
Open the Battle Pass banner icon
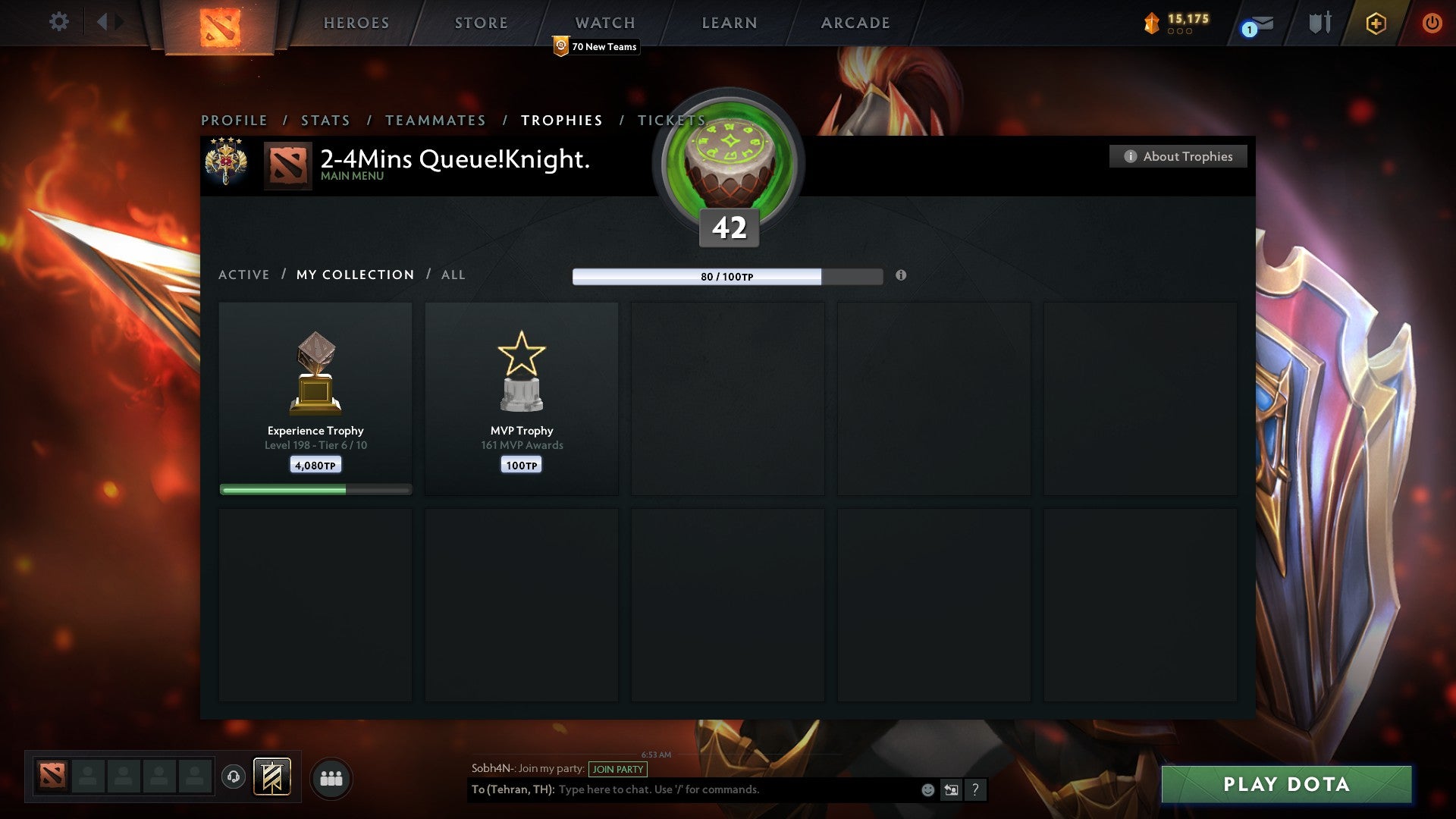pyautogui.click(x=274, y=777)
